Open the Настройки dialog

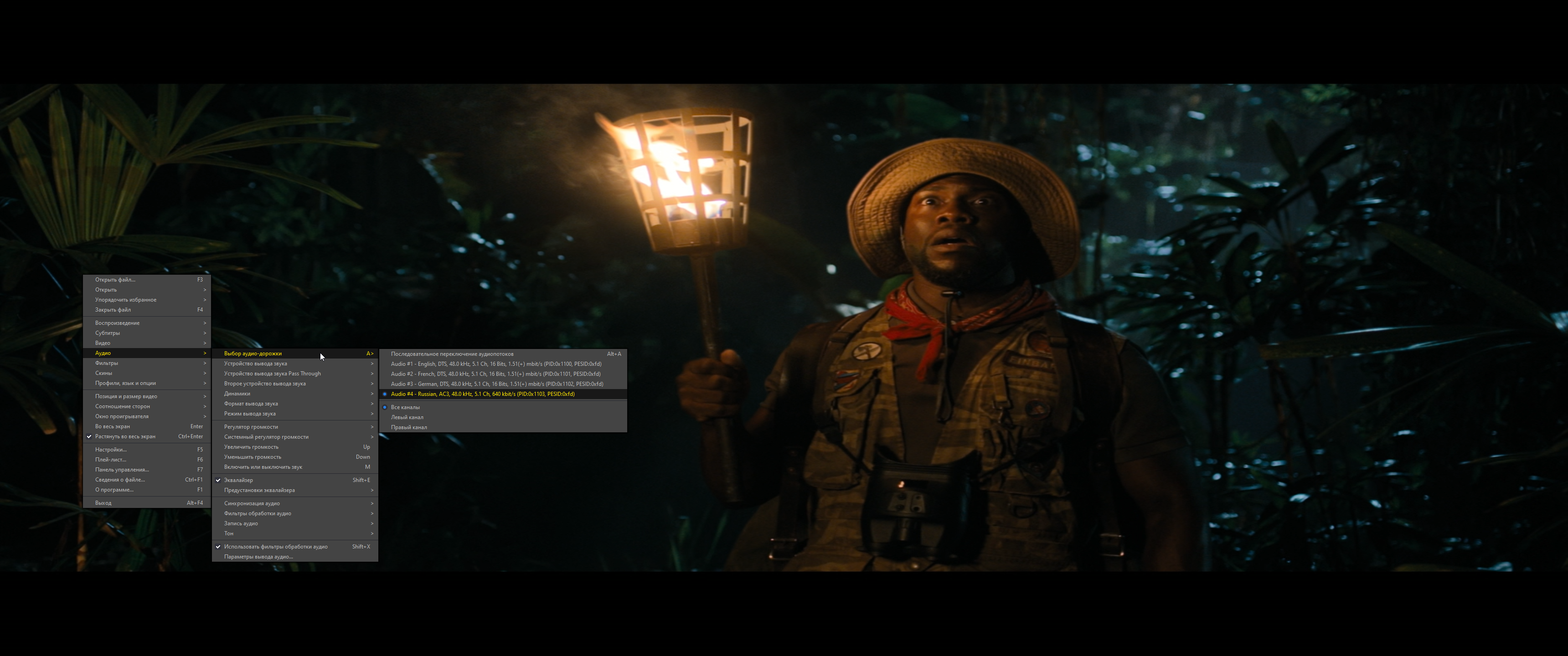[x=110, y=449]
